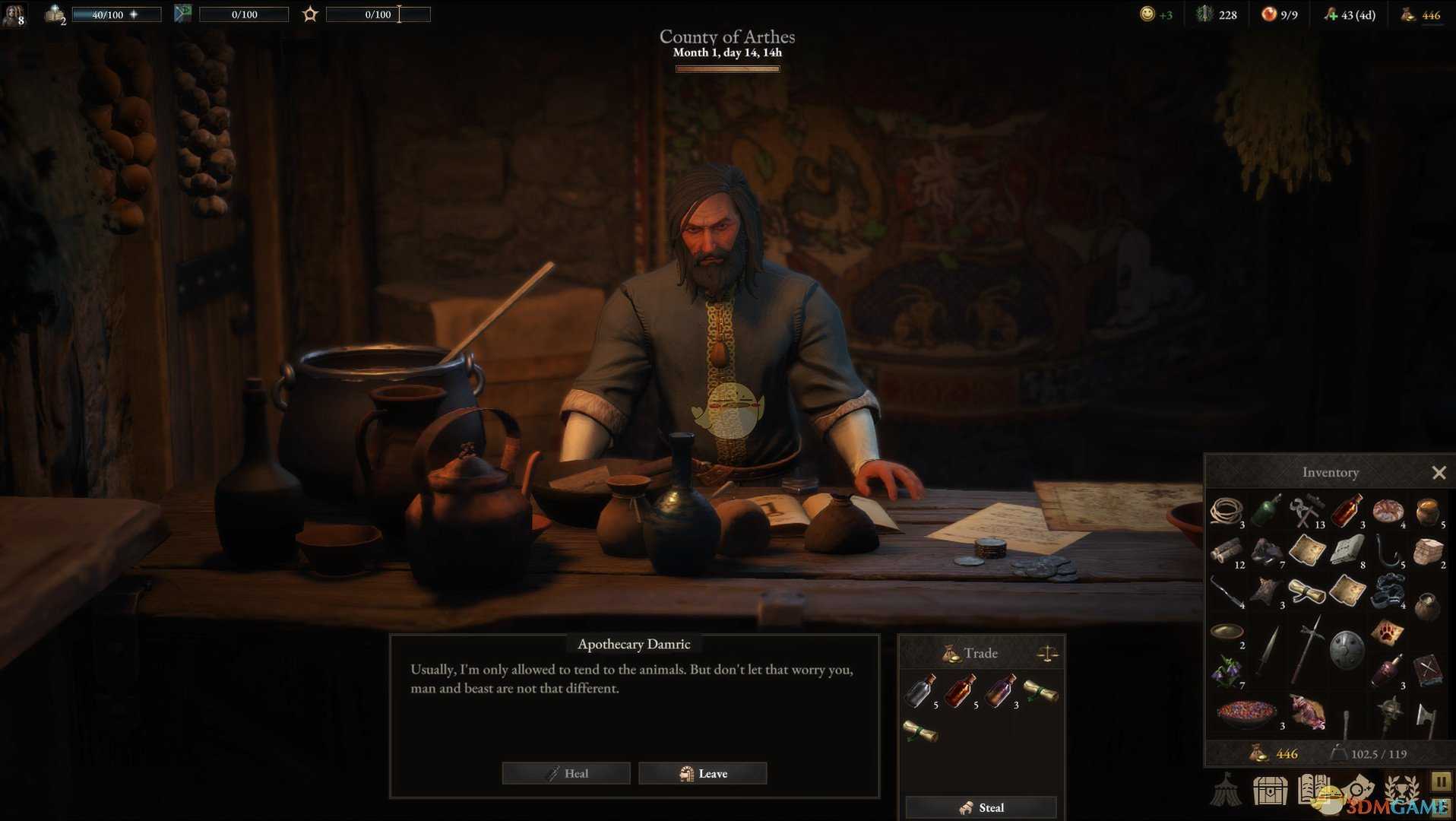Select the crossed-swords book in inventory
Viewport: 1456px width, 821px height.
1427,670
